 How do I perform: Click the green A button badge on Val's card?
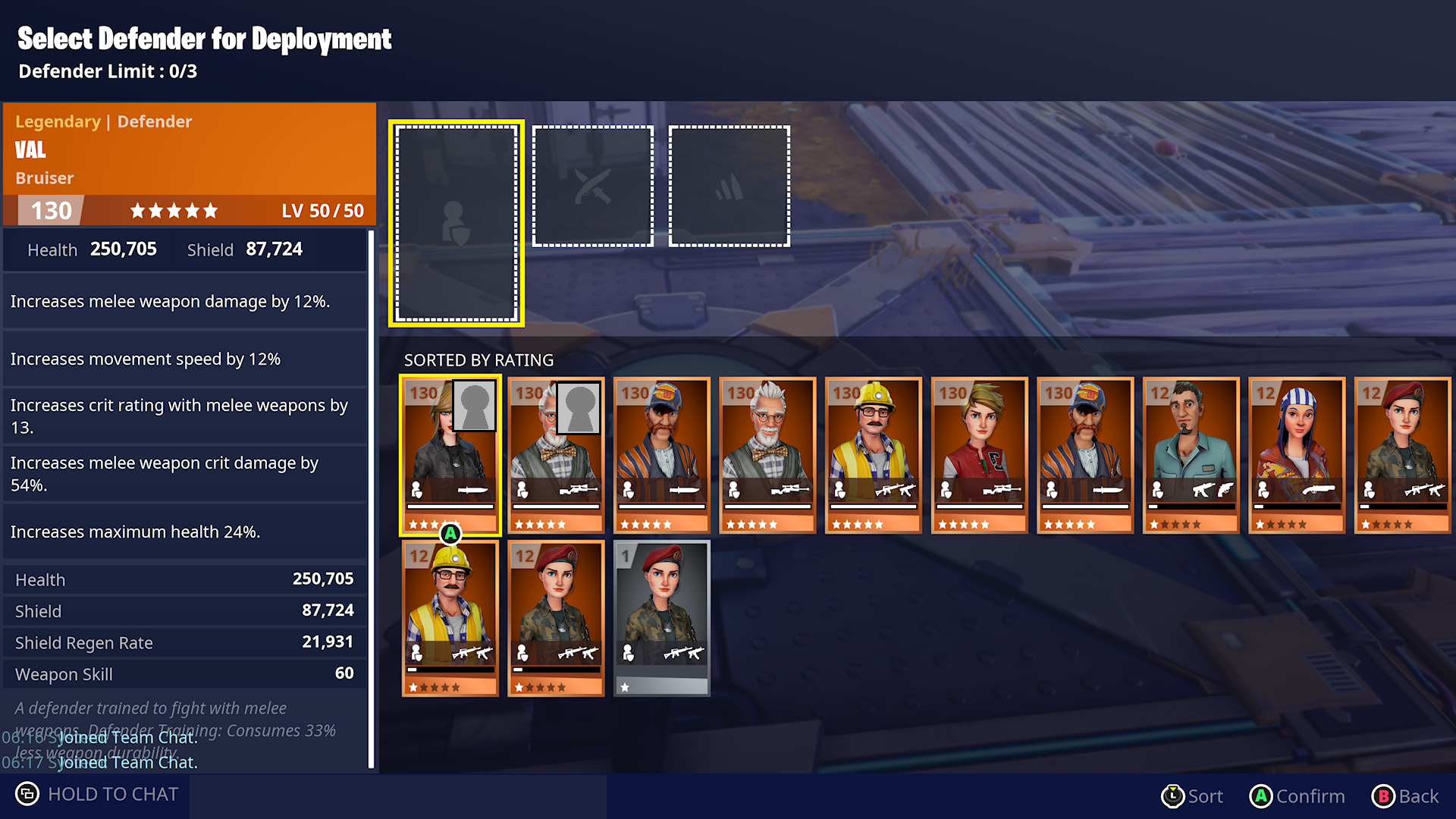tap(450, 533)
